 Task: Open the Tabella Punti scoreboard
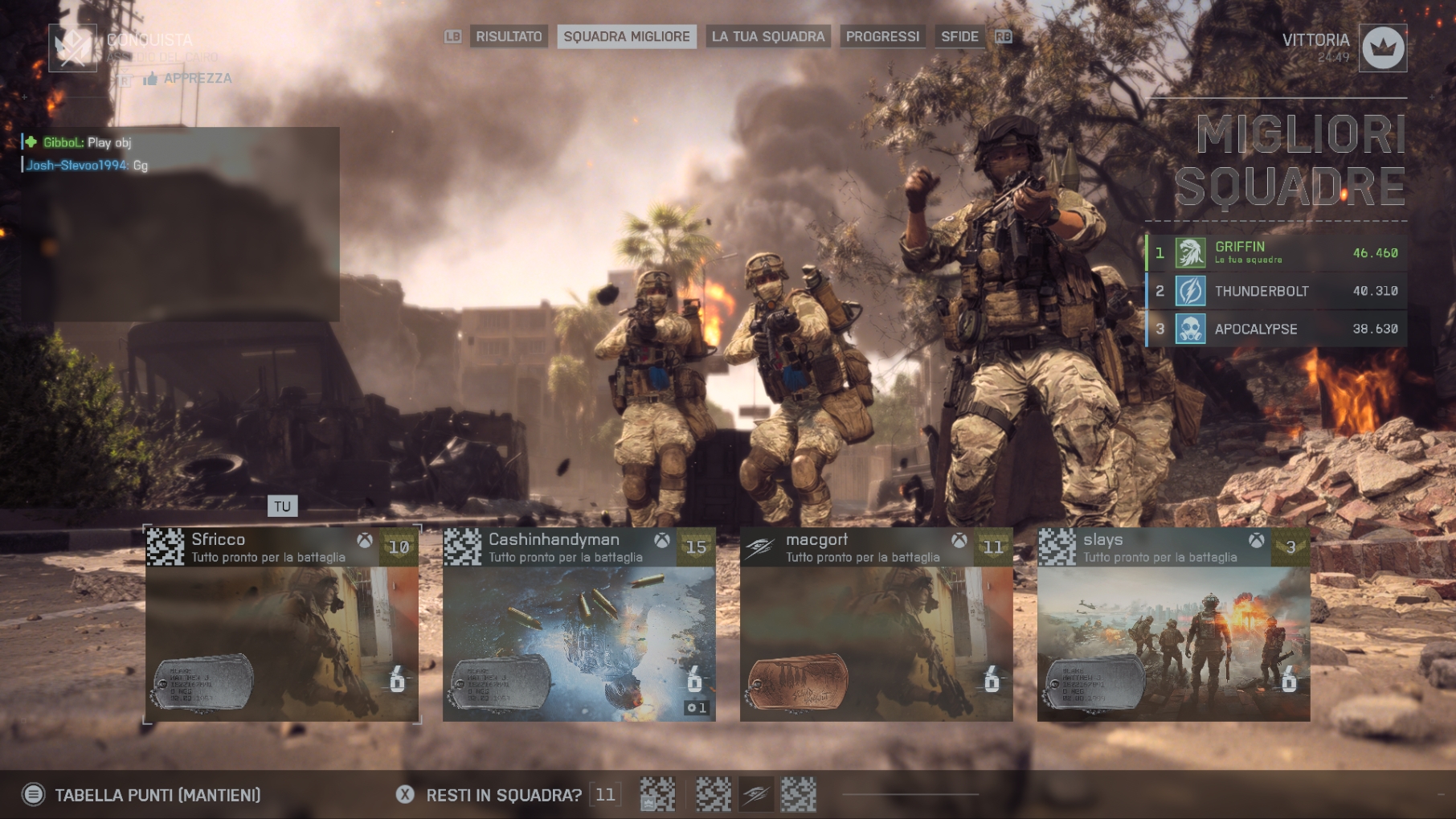coord(157,795)
